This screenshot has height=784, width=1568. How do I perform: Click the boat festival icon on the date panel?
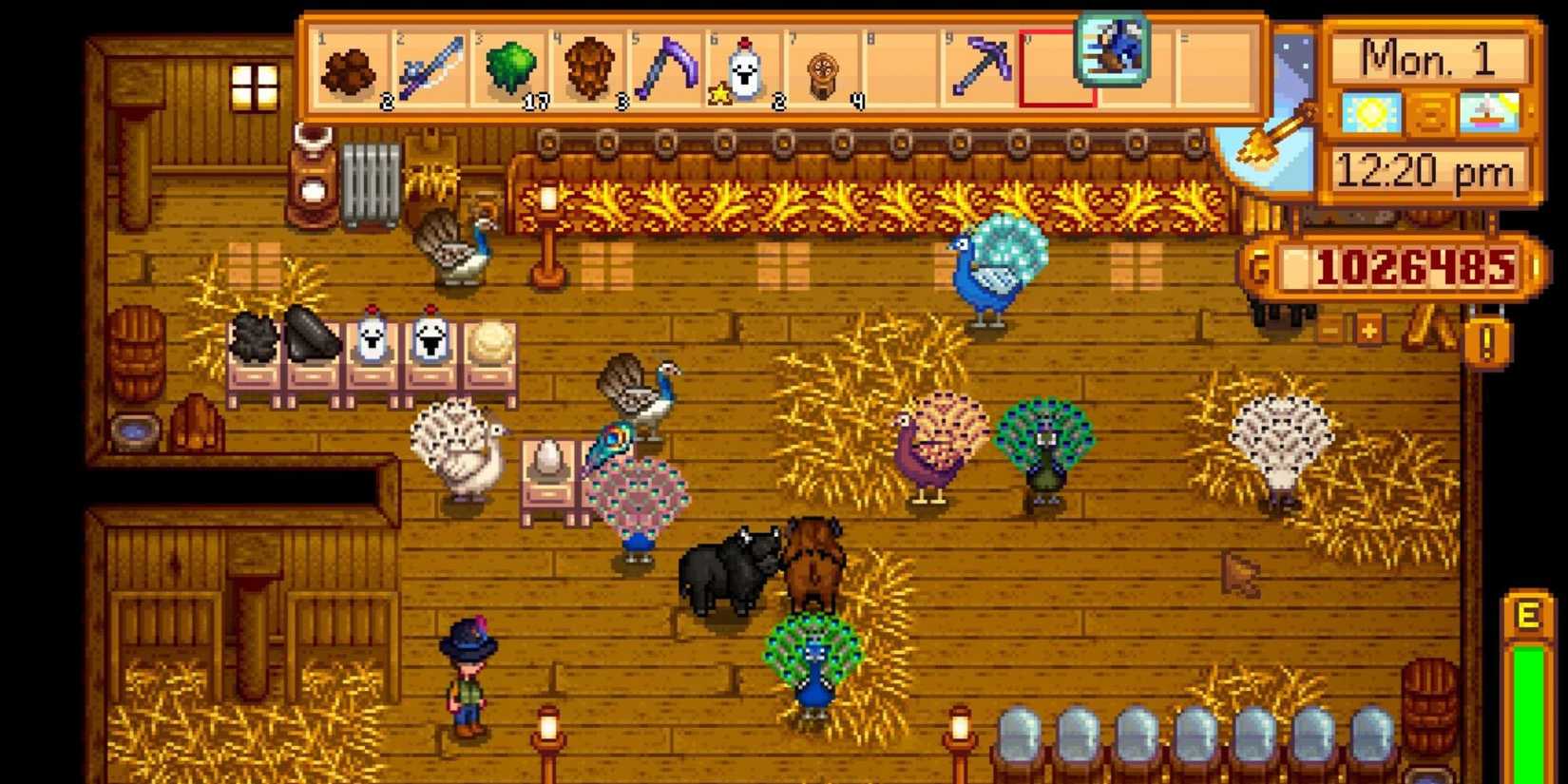pos(1487,112)
